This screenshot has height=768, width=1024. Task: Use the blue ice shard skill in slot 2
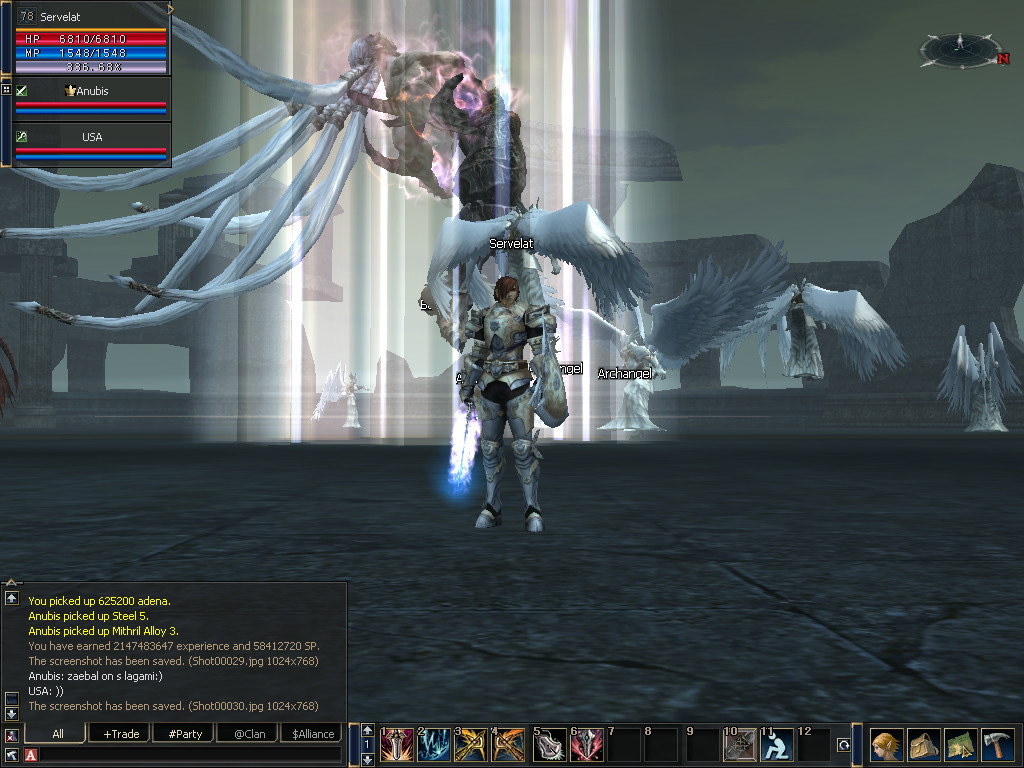coord(435,745)
